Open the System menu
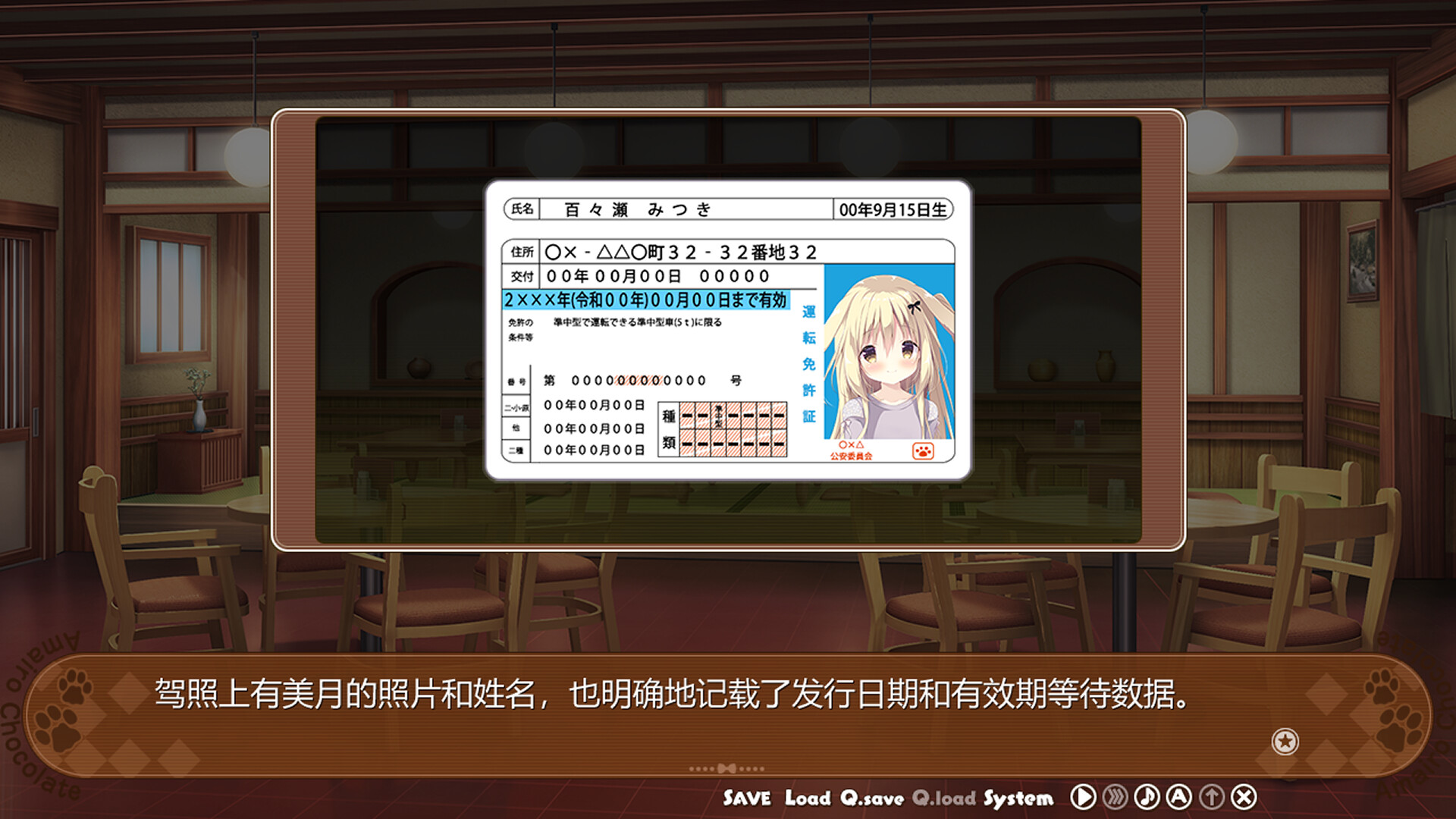Screen dimensions: 1456x819 click(x=1018, y=798)
